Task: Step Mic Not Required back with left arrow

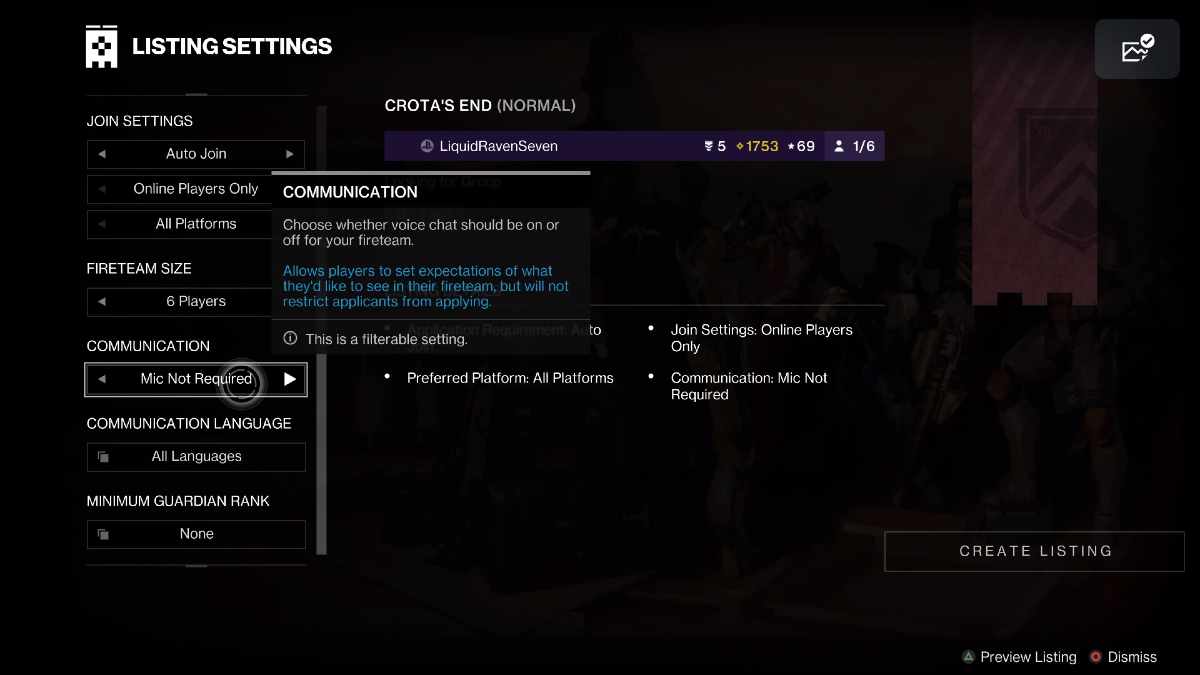Action: click(102, 379)
